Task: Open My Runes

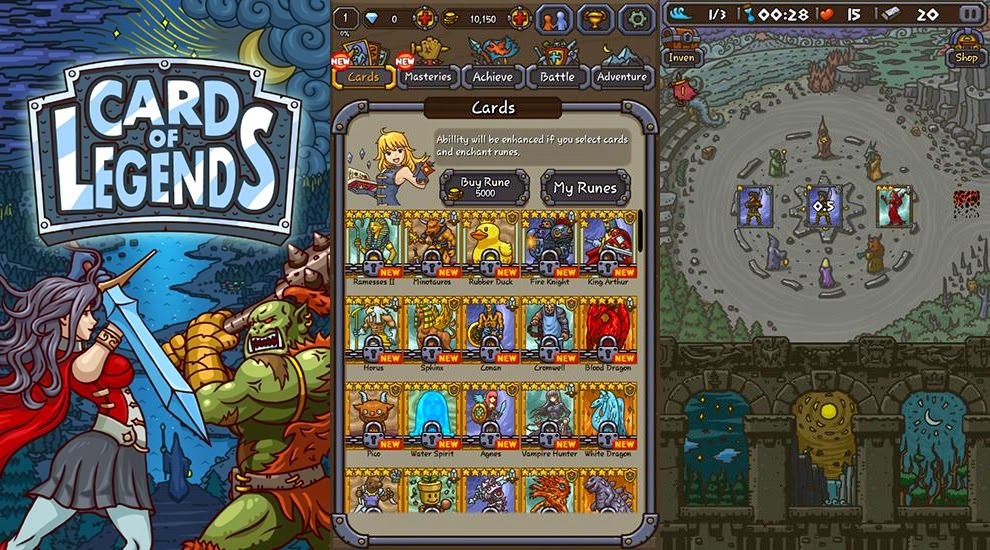Action: point(585,187)
